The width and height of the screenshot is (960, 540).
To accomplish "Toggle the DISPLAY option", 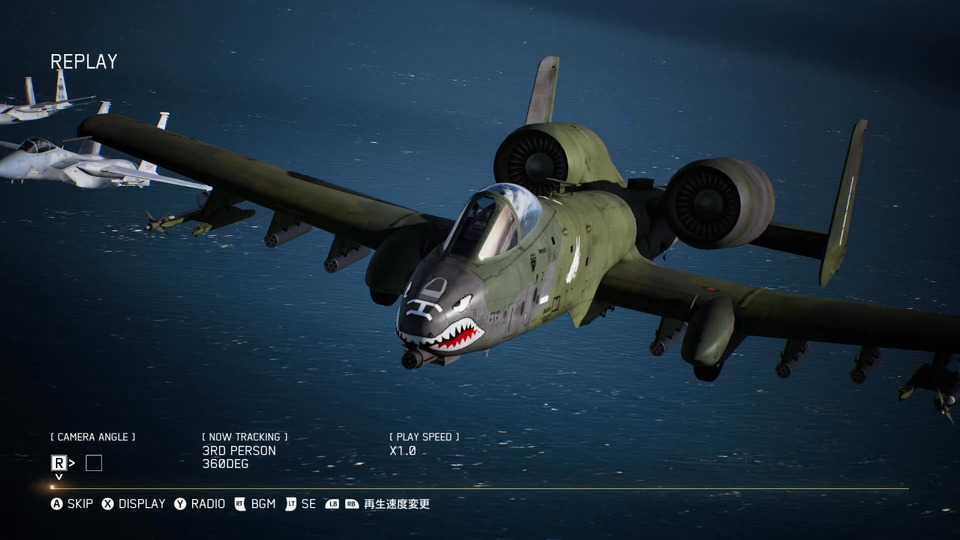I will pos(134,504).
